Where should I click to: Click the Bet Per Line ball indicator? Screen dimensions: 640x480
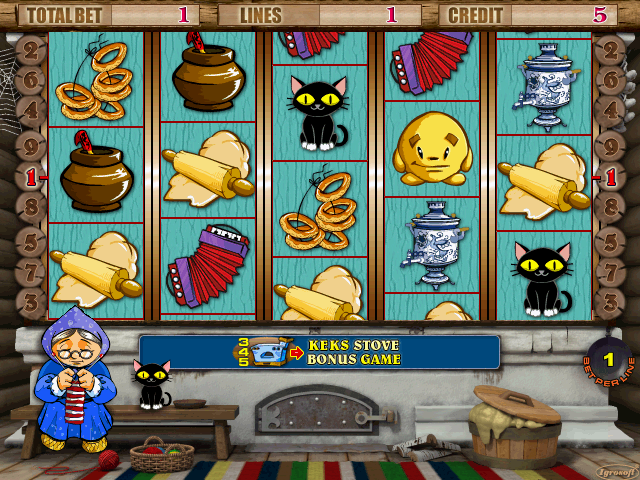tap(608, 358)
